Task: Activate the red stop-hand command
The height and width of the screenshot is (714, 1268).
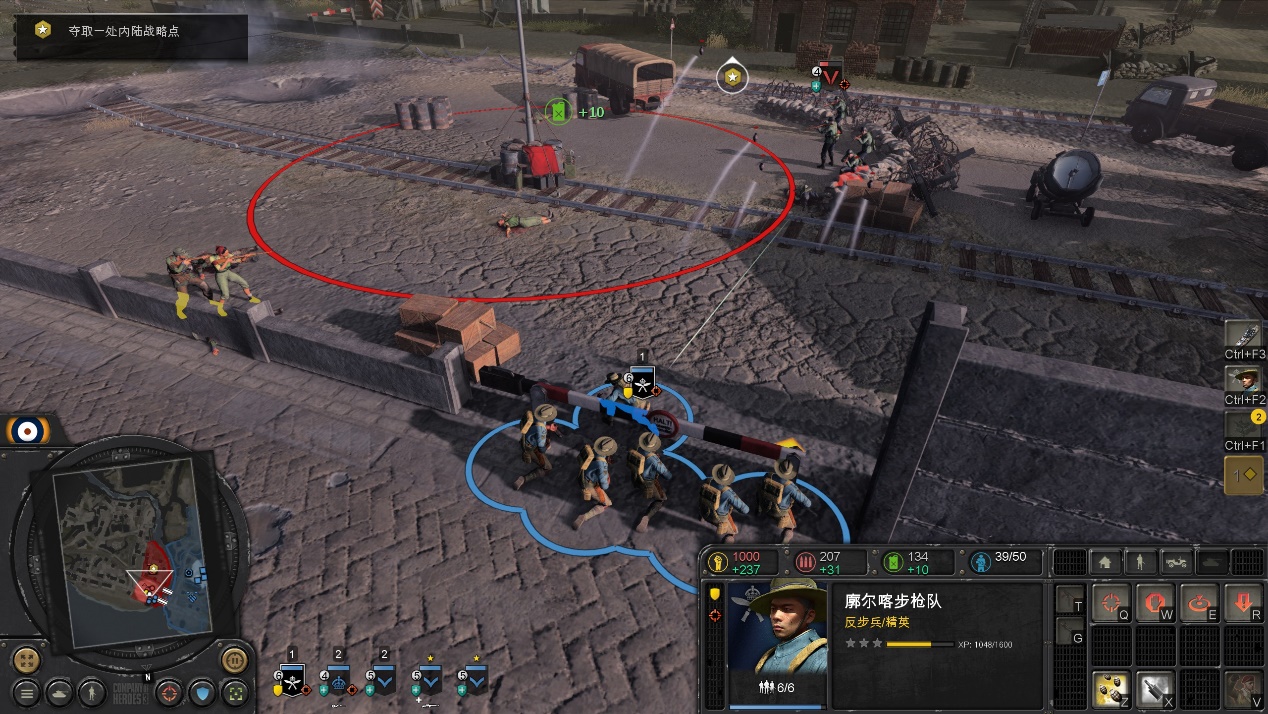Action: point(1155,602)
